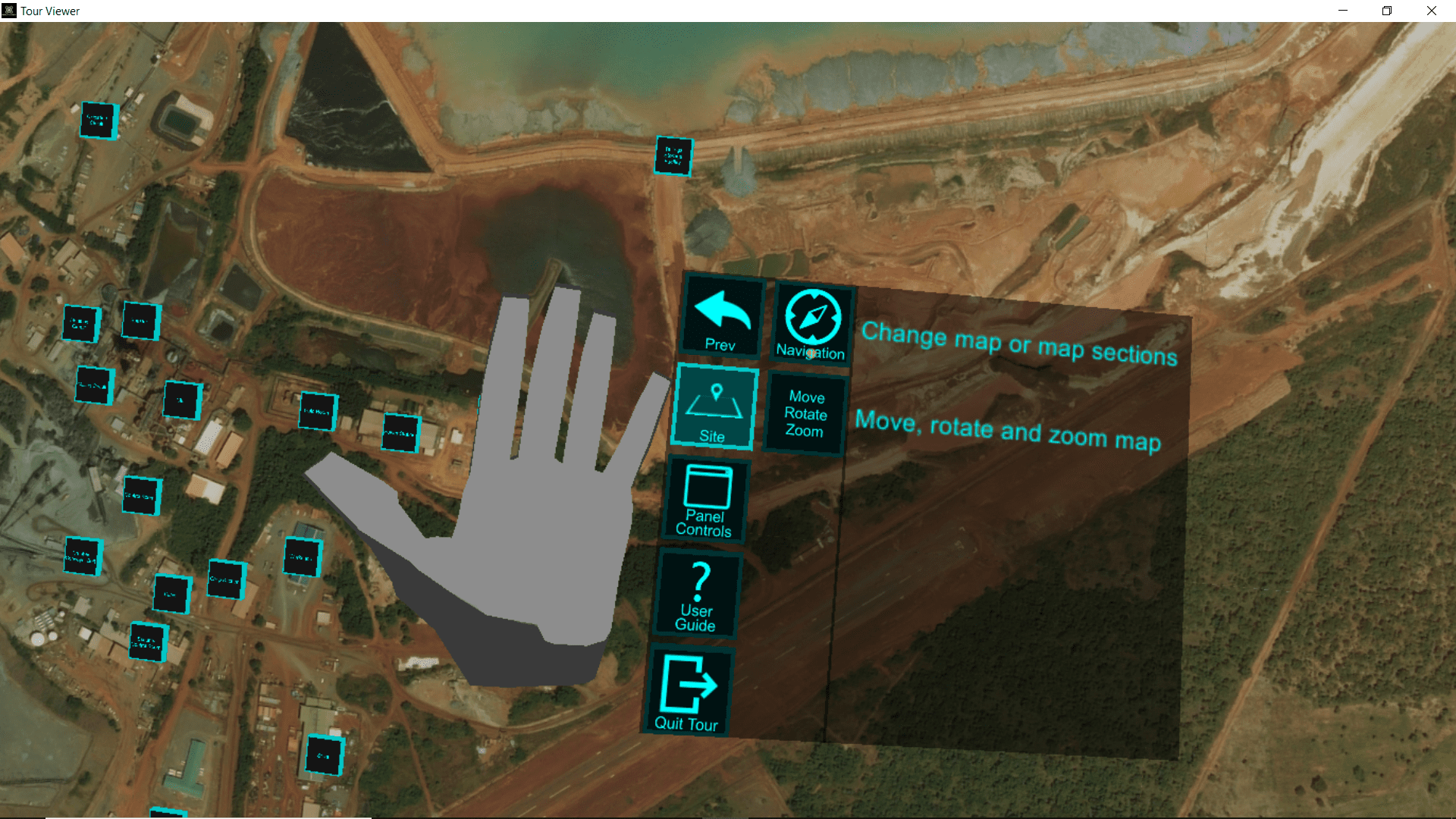This screenshot has width=1456, height=819.
Task: Click the Tour Viewer icon in the title bar
Action: click(8, 11)
